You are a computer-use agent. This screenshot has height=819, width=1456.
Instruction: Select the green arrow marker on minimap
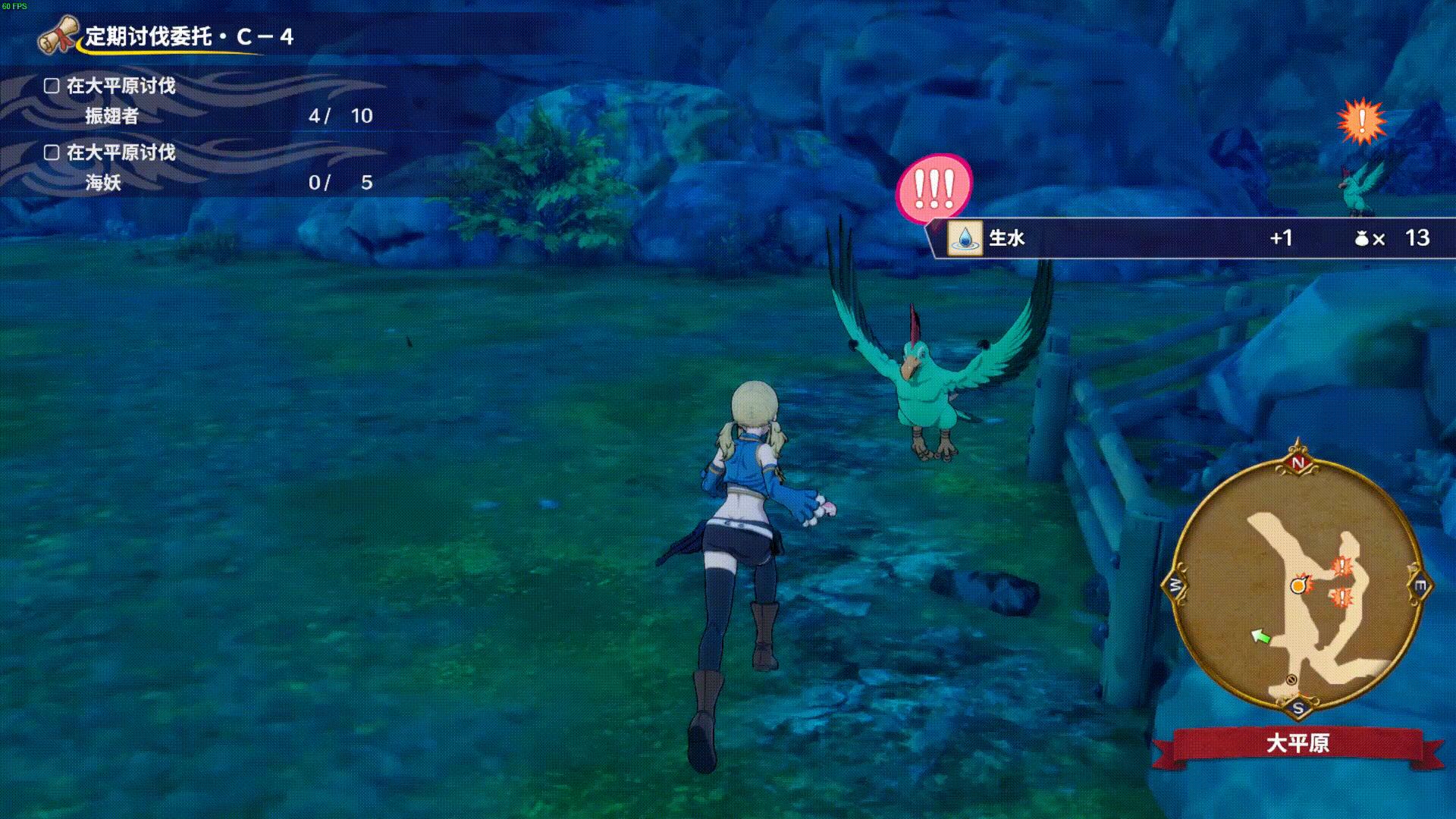[x=1260, y=637]
